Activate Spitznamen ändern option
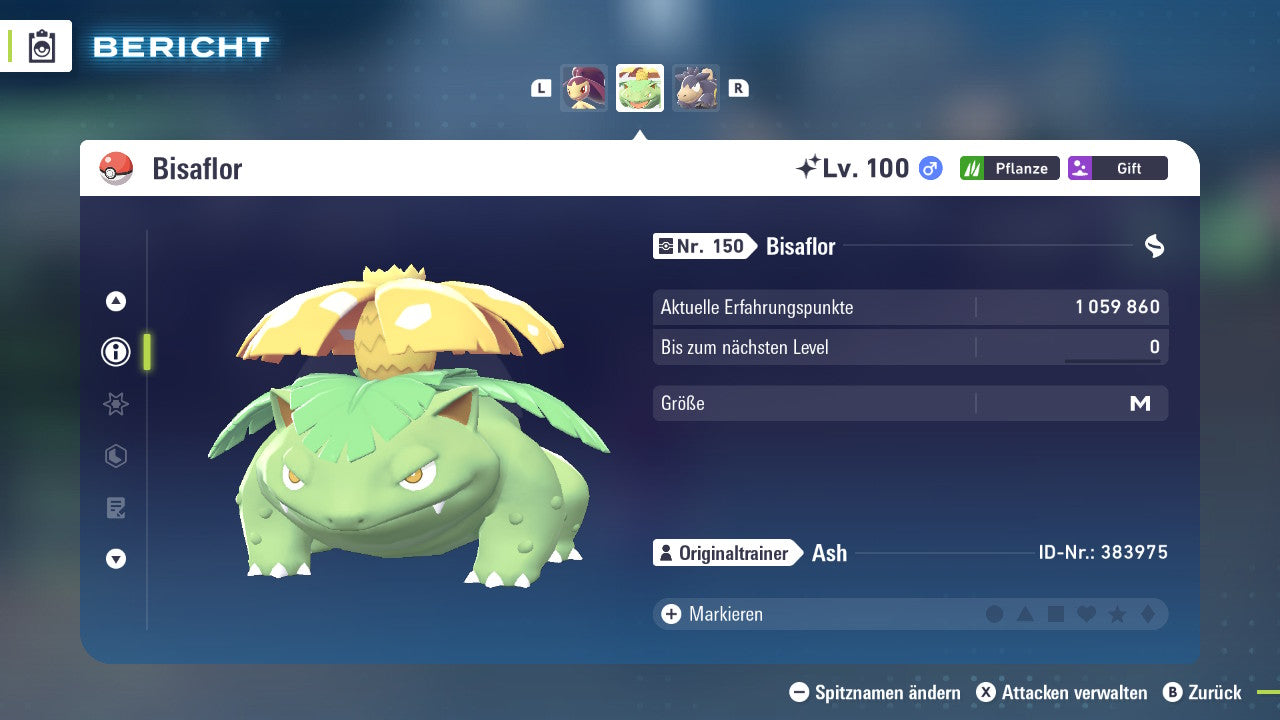The height and width of the screenshot is (720, 1280). pos(878,692)
